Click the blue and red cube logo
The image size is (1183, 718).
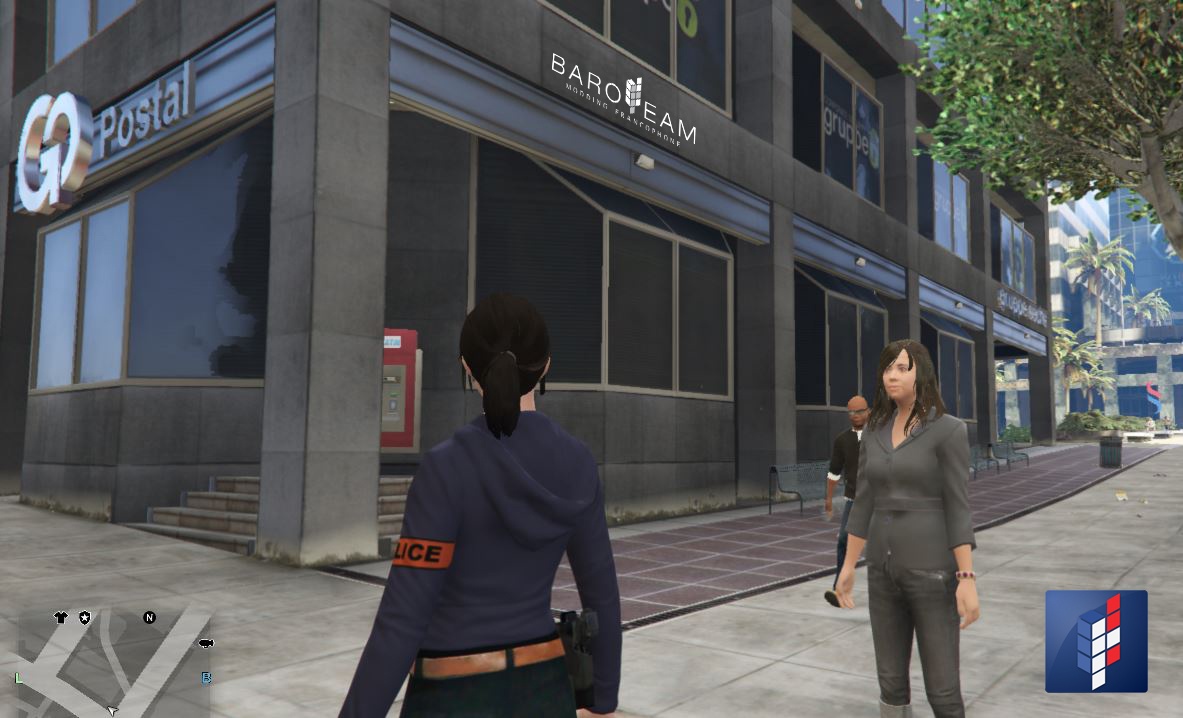pos(1096,641)
